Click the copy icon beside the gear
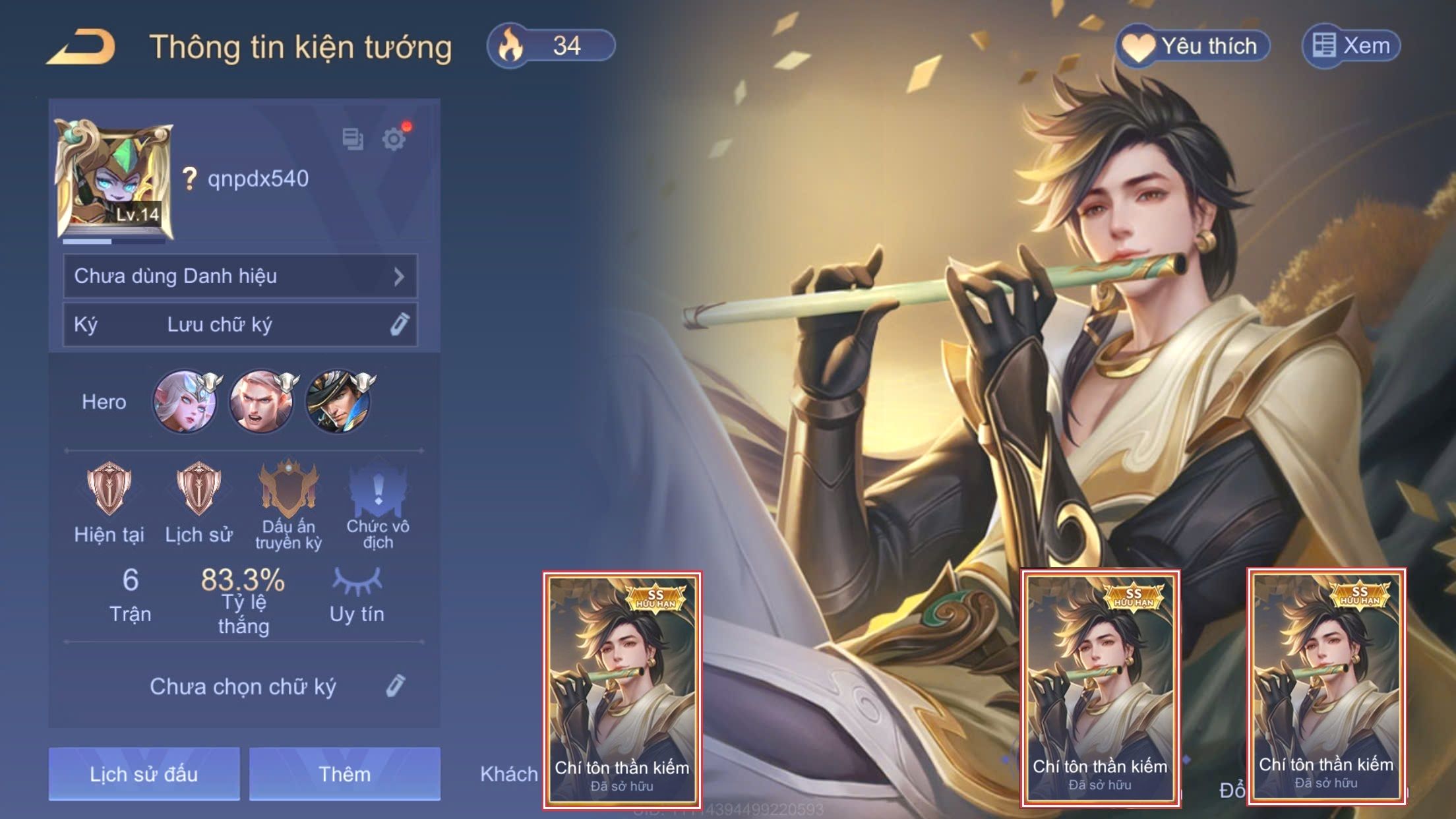Image resolution: width=1456 pixels, height=819 pixels. [x=353, y=139]
